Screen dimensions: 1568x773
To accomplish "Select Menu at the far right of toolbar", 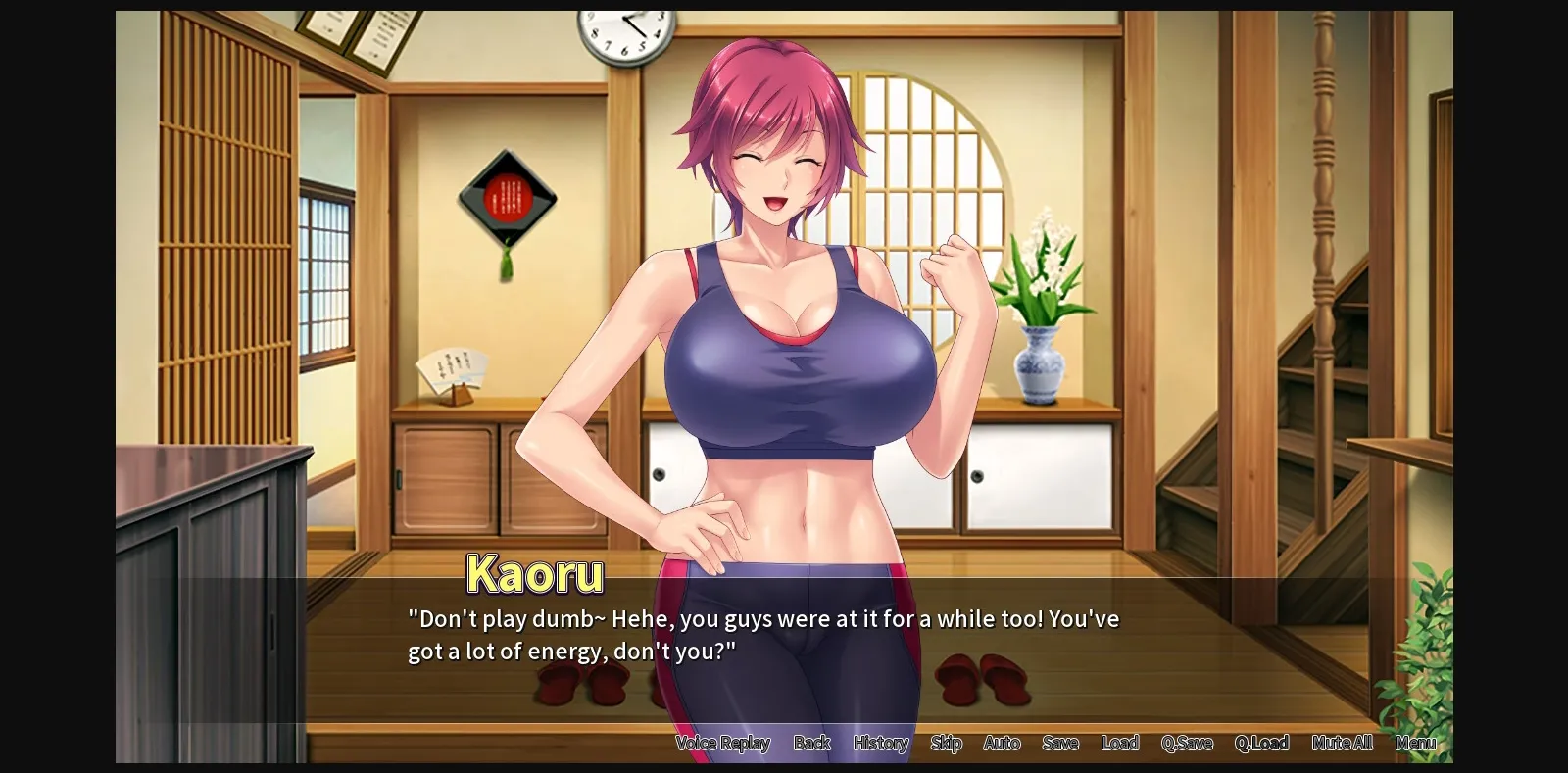I will (1415, 744).
